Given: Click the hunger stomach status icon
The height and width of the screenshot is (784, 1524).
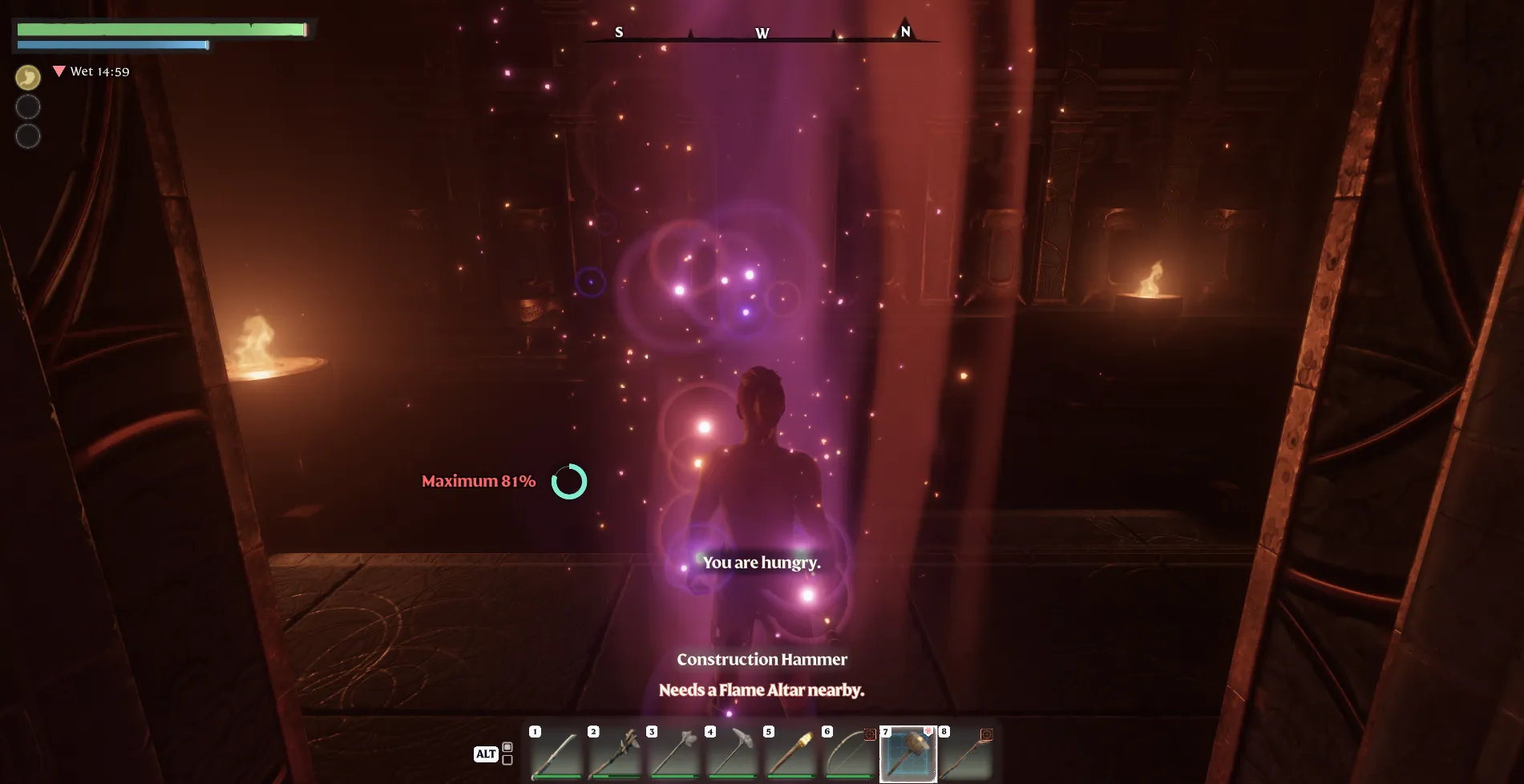Looking at the screenshot, I should pyautogui.click(x=27, y=78).
